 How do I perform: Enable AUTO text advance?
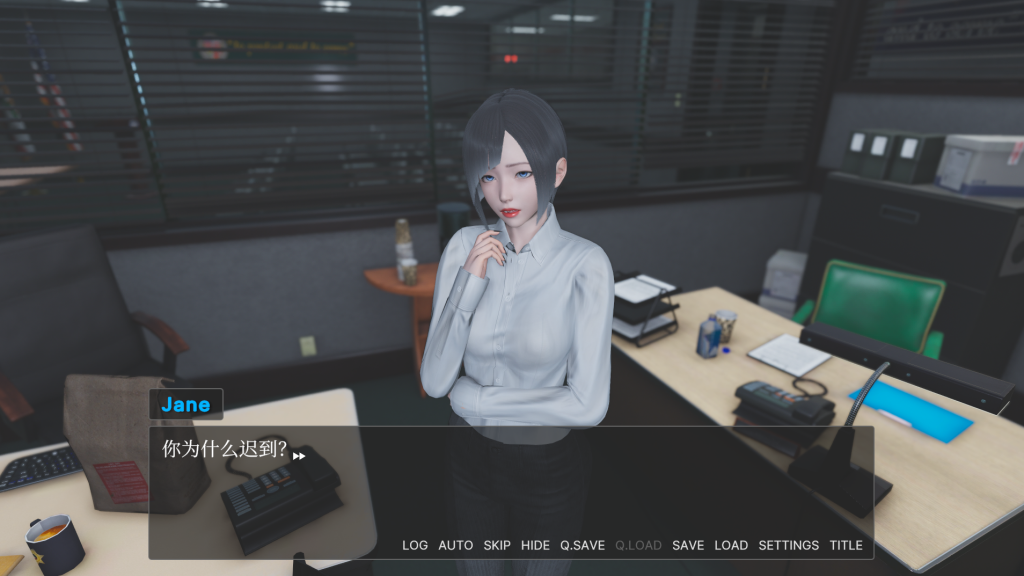(455, 545)
